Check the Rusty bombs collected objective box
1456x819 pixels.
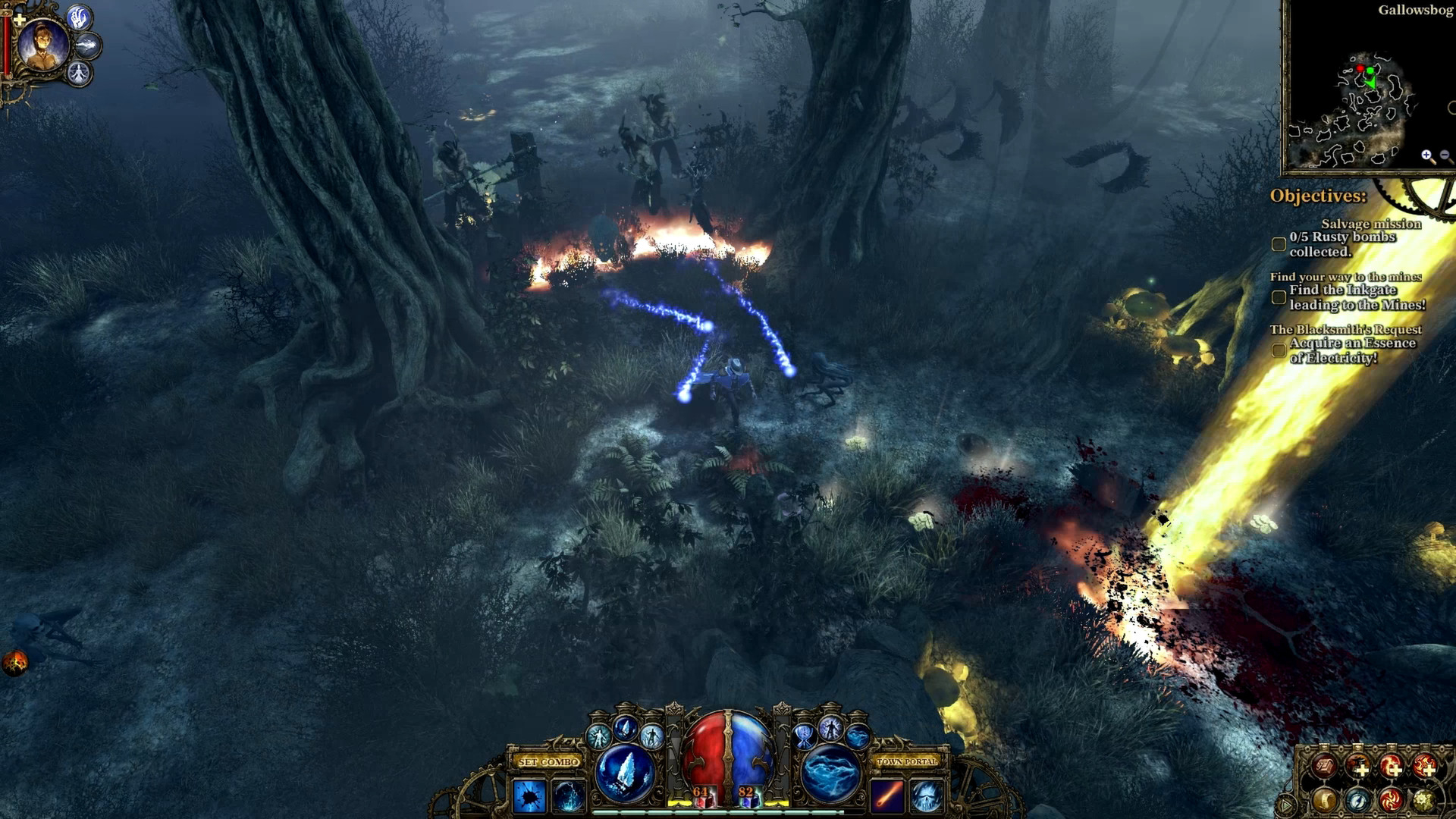(1278, 243)
